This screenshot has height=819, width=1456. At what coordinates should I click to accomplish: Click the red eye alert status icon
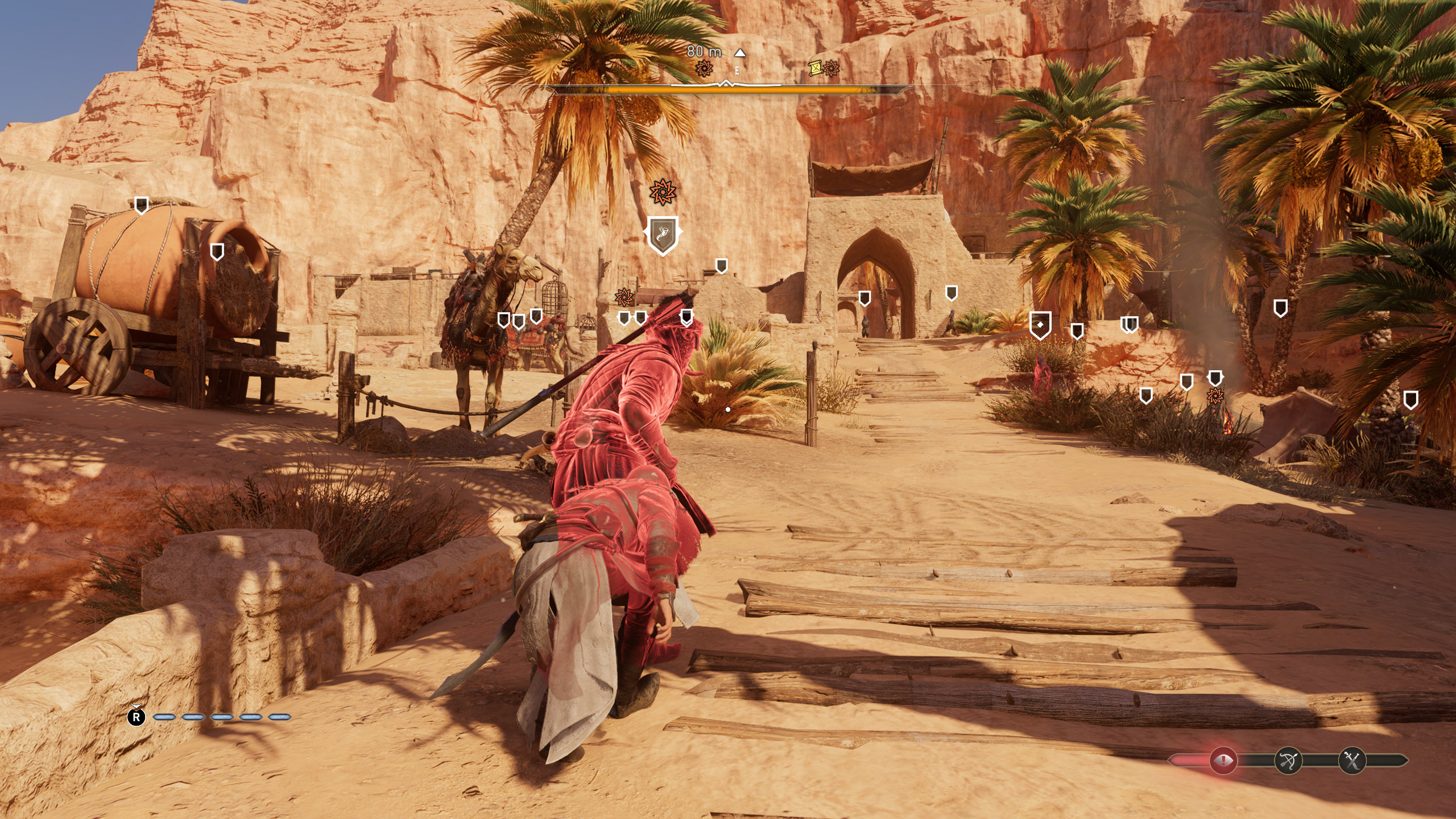[x=1223, y=760]
